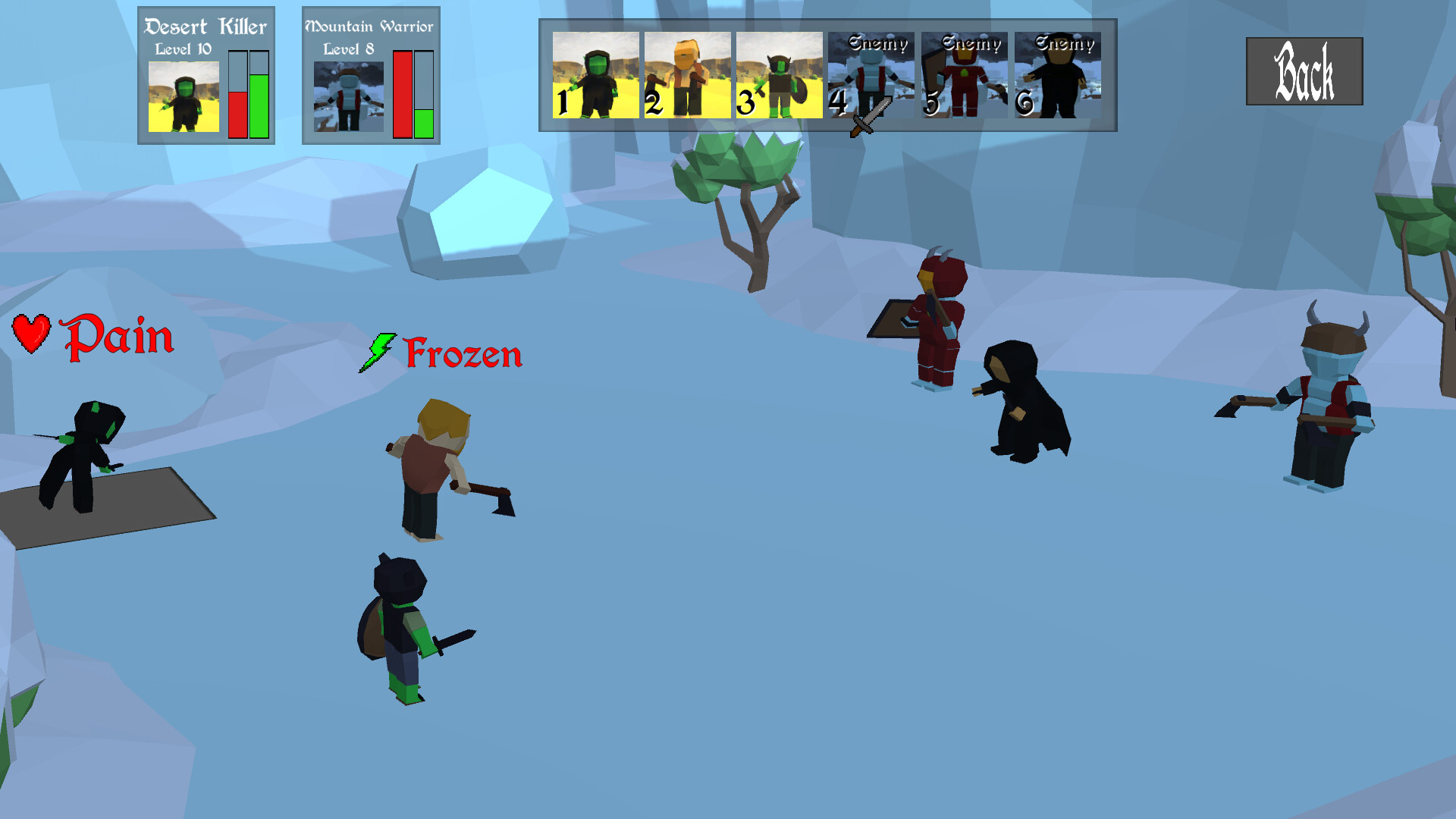The height and width of the screenshot is (819, 1456).
Task: Click the viking enemy in the scene
Action: click(x=1327, y=402)
